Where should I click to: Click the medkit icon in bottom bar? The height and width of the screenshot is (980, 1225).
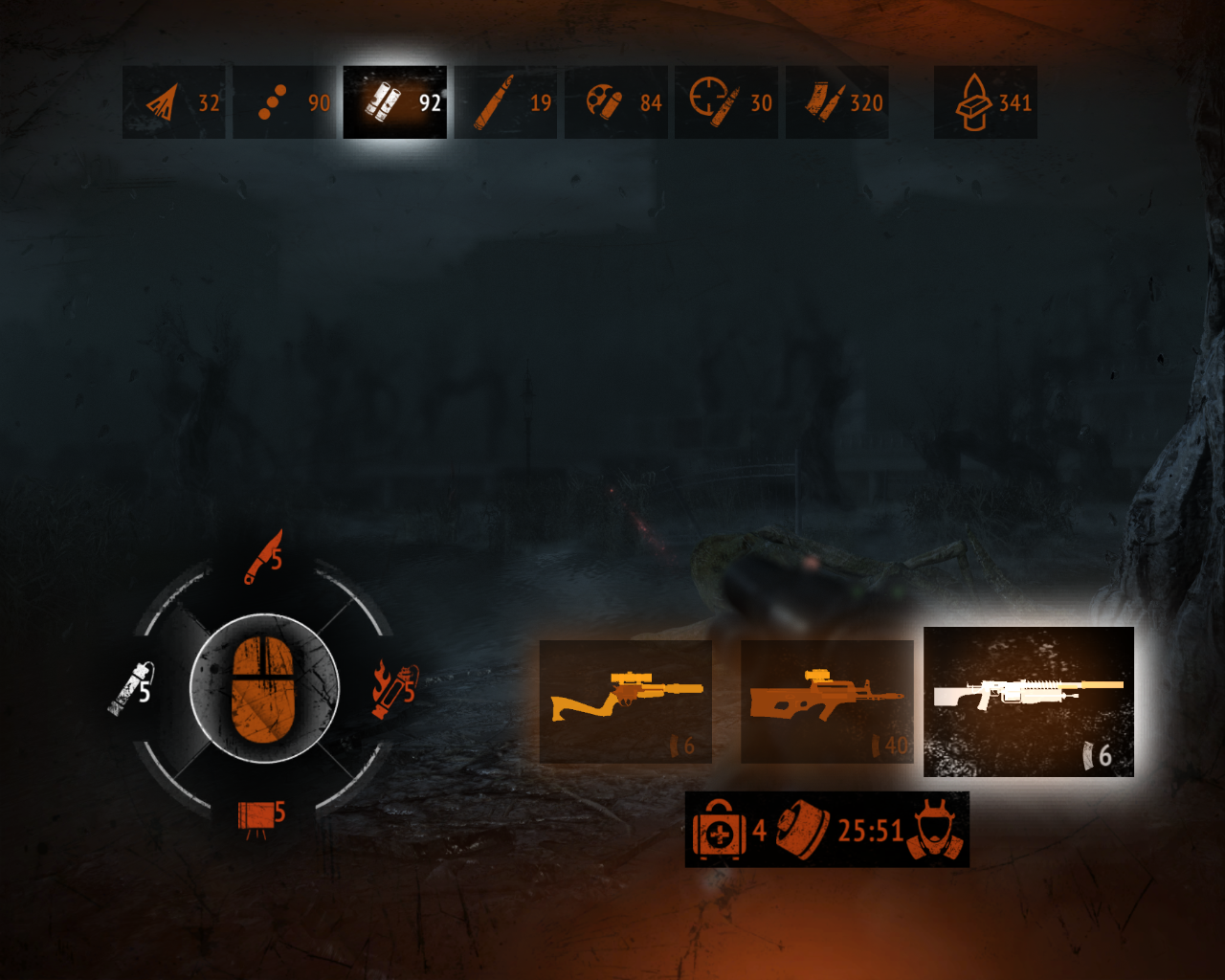[x=718, y=831]
